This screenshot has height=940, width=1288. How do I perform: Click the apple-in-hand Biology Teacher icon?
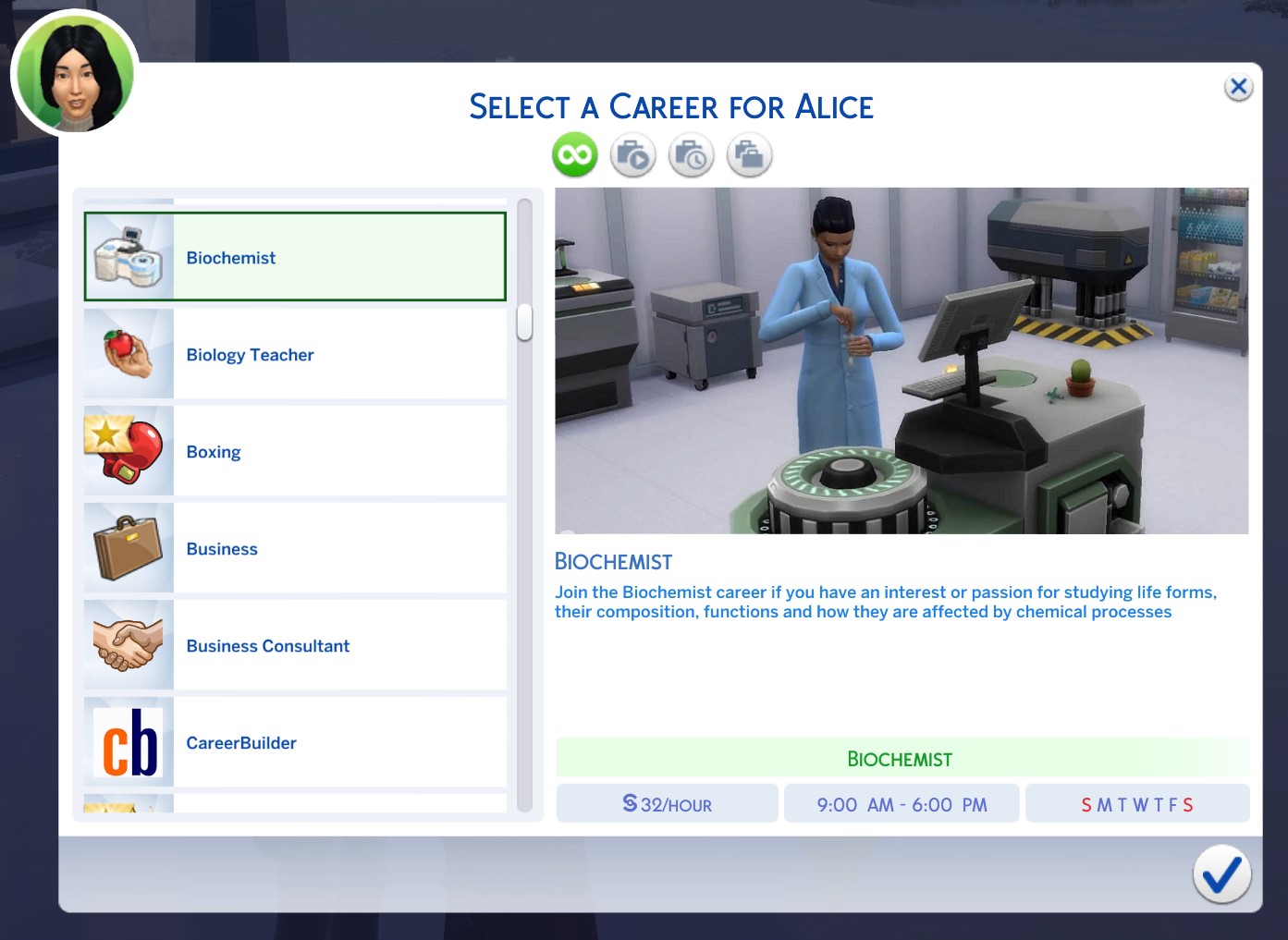(x=128, y=354)
